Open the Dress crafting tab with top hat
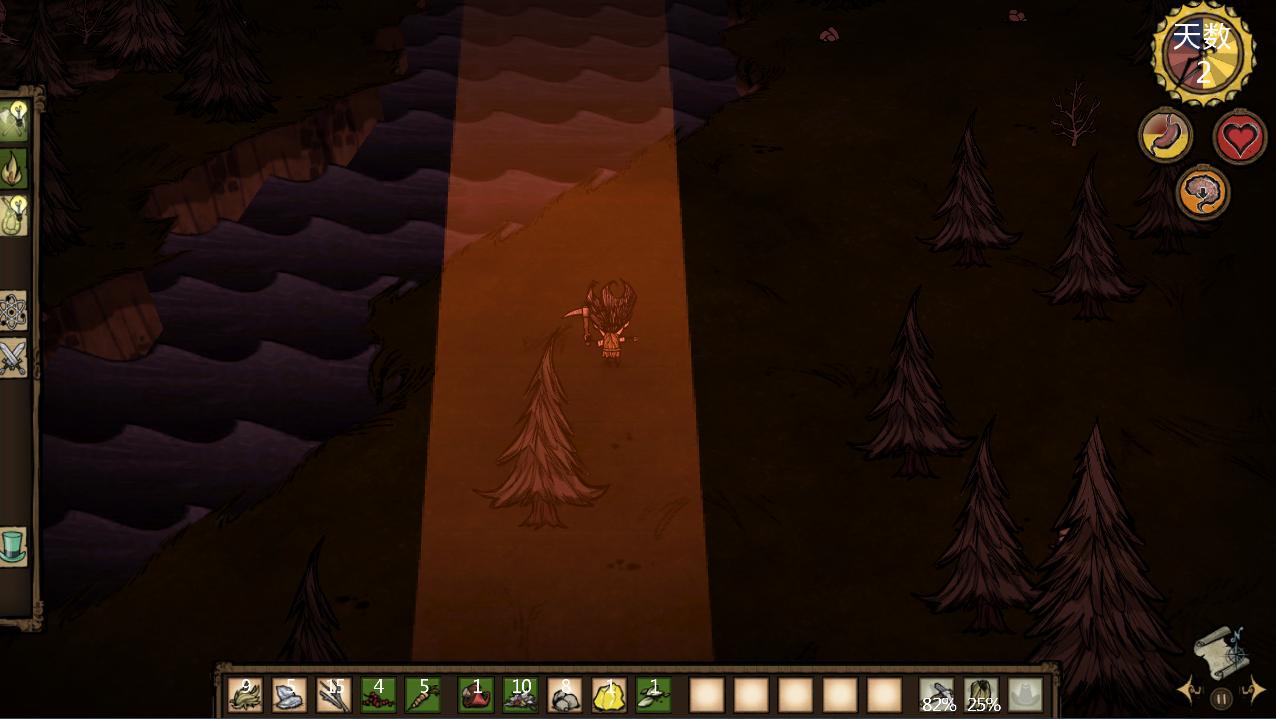1276x719 pixels. coord(13,547)
